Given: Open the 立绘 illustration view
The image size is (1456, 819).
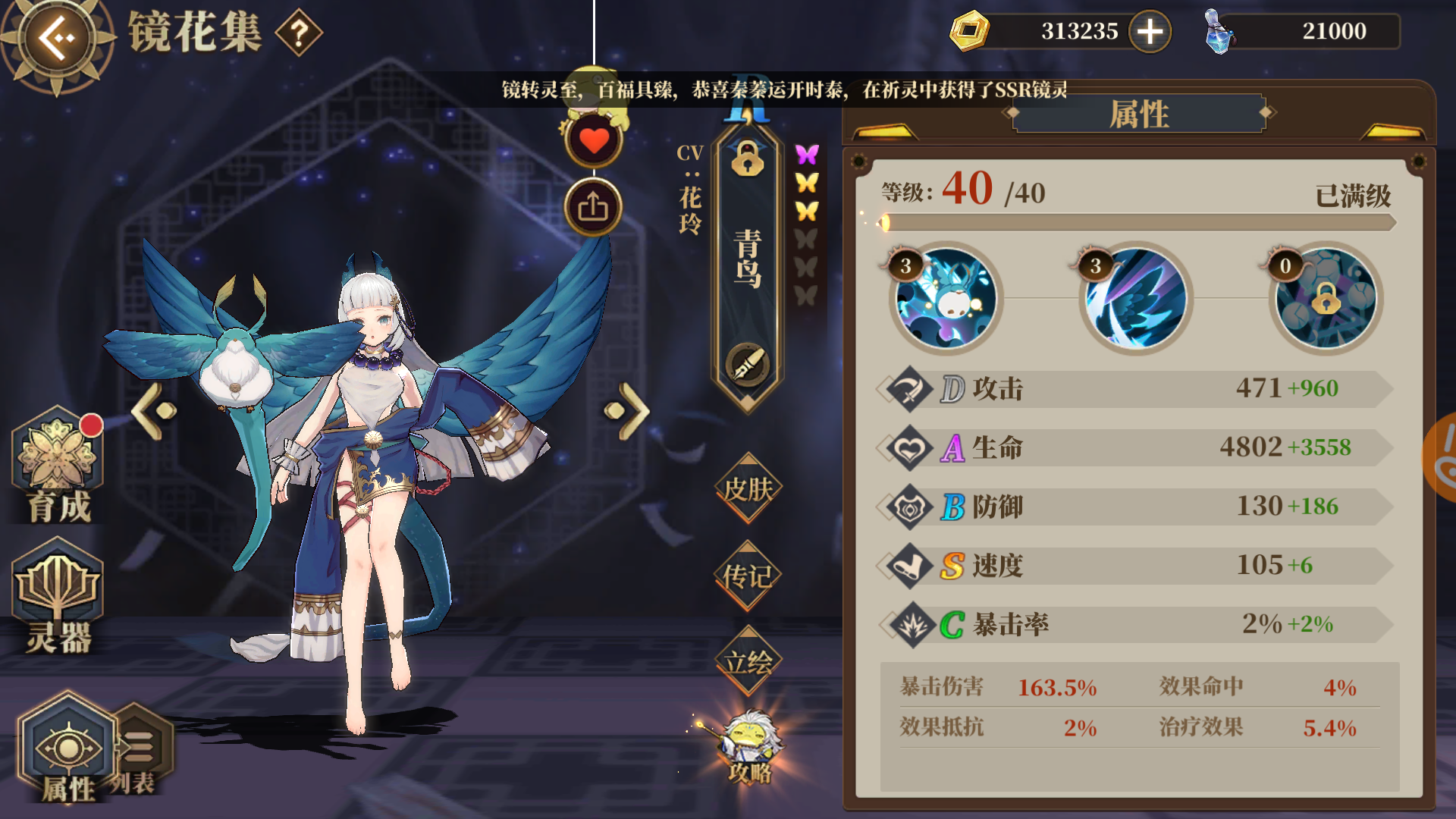Looking at the screenshot, I should click(747, 661).
